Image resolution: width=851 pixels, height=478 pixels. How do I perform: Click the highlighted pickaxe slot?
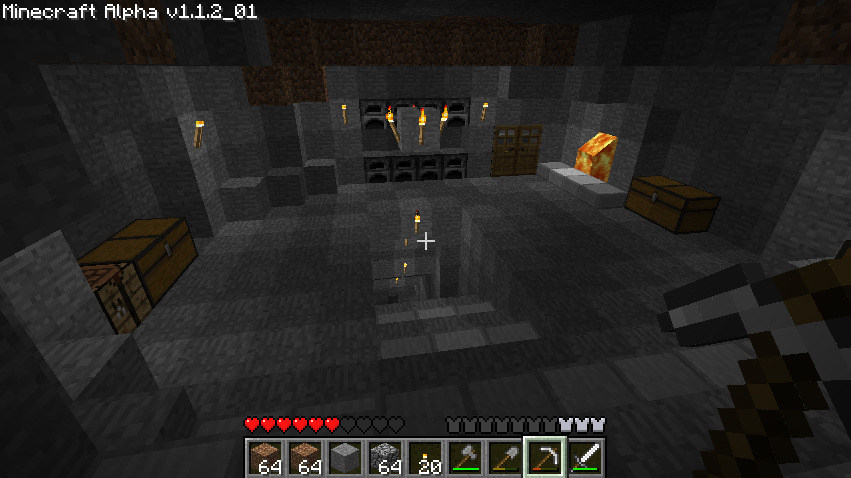544,458
